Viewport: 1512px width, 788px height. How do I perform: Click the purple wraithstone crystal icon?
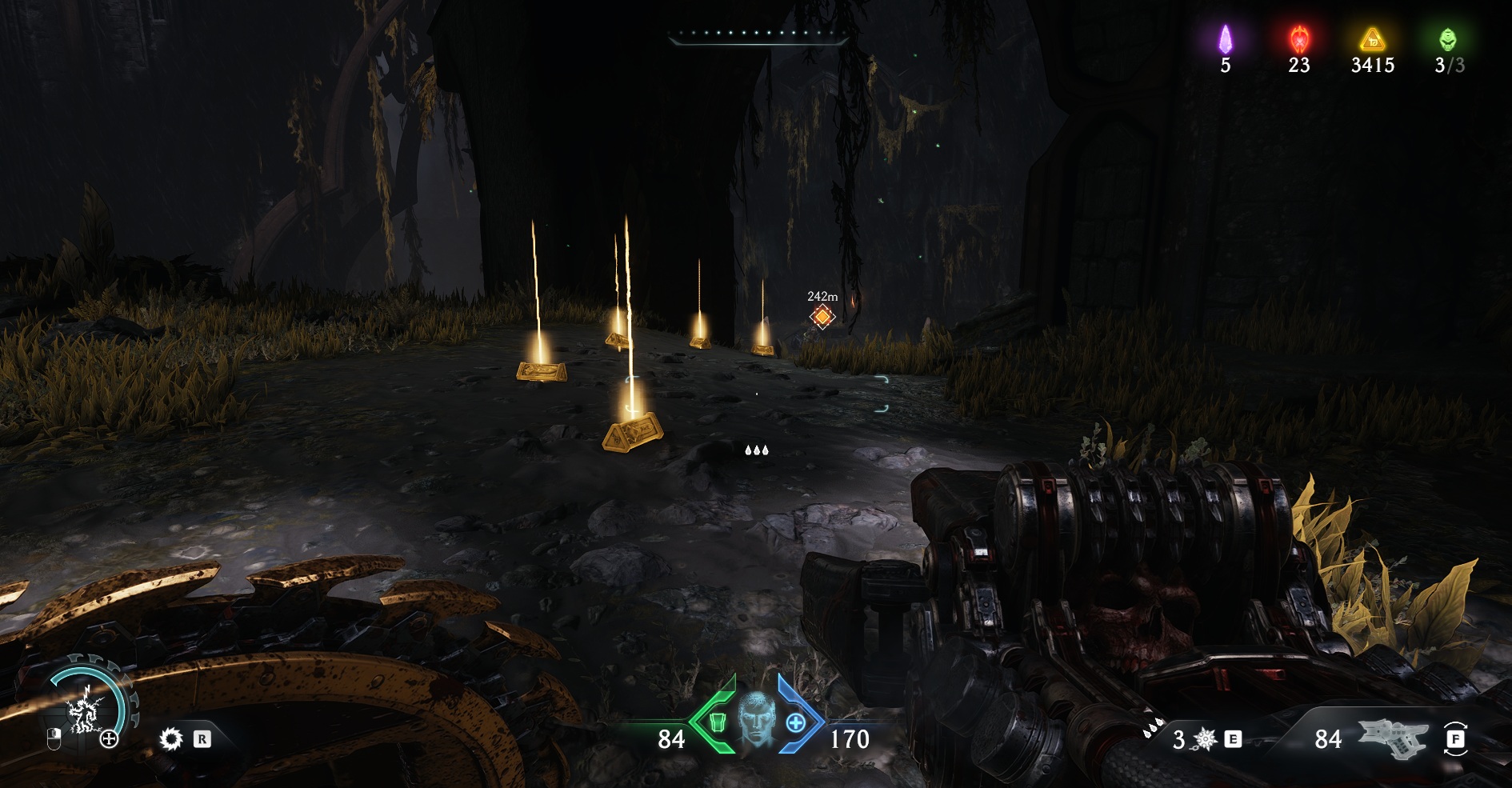[1225, 38]
